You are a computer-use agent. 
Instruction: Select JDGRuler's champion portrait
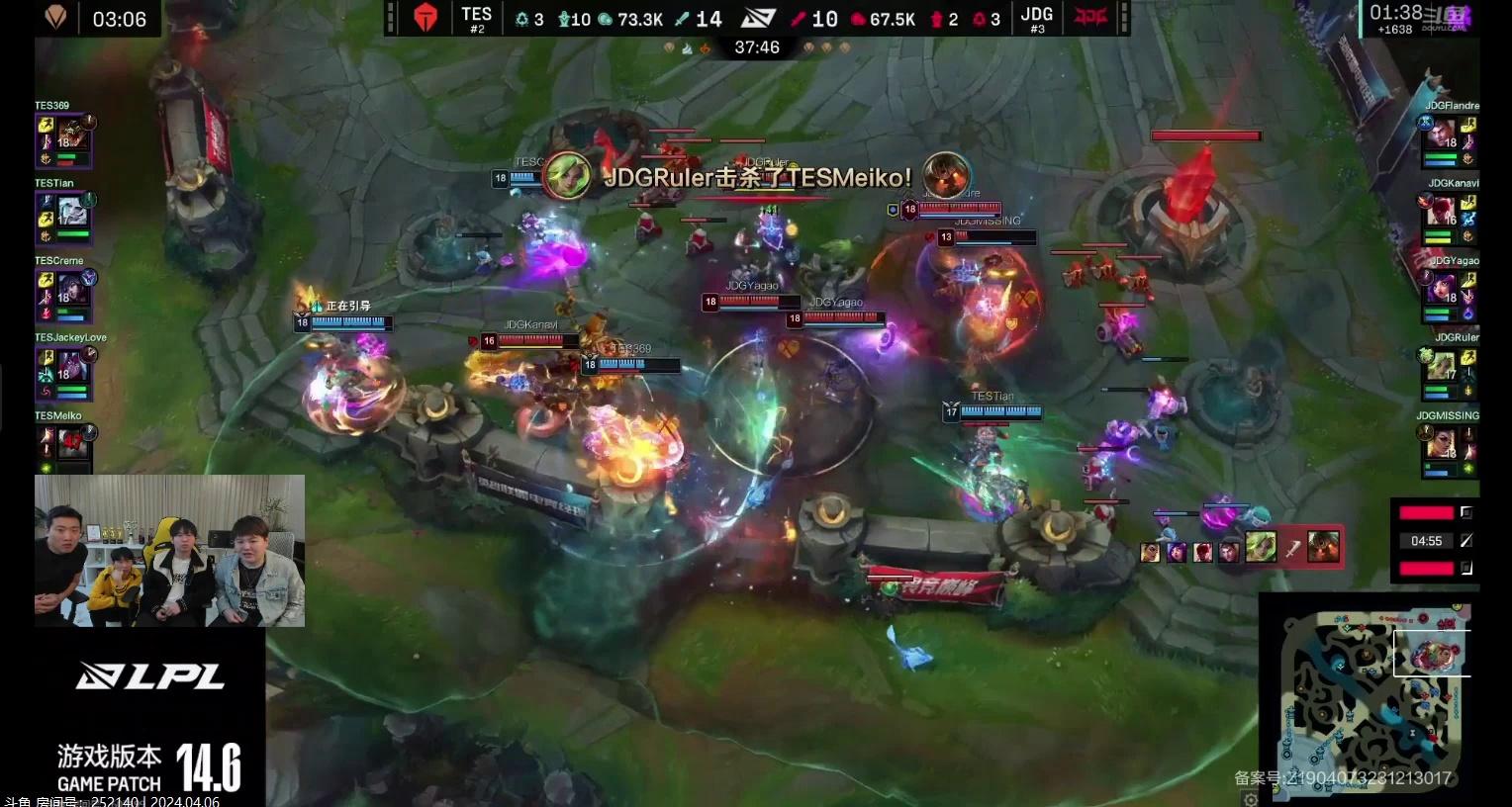(x=1441, y=368)
